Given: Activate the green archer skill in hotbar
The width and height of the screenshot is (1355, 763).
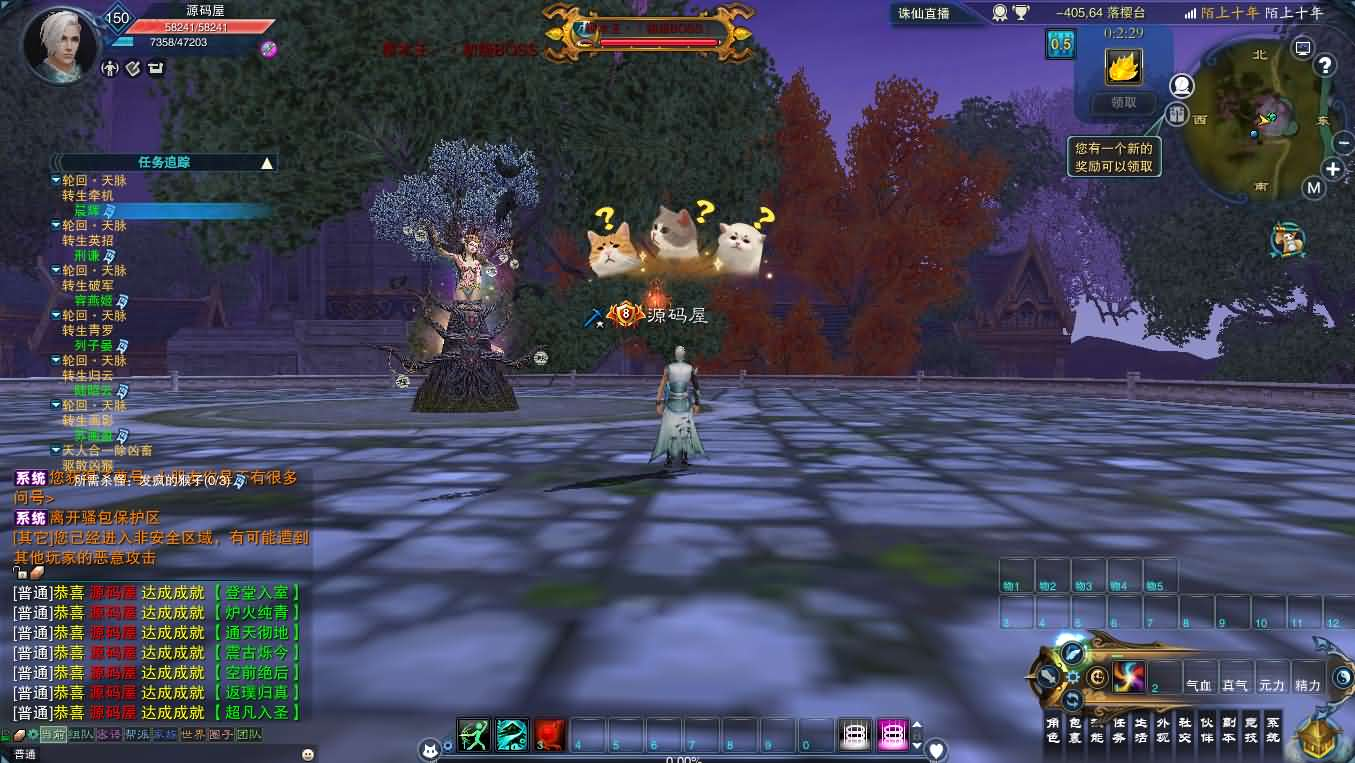Looking at the screenshot, I should 474,735.
